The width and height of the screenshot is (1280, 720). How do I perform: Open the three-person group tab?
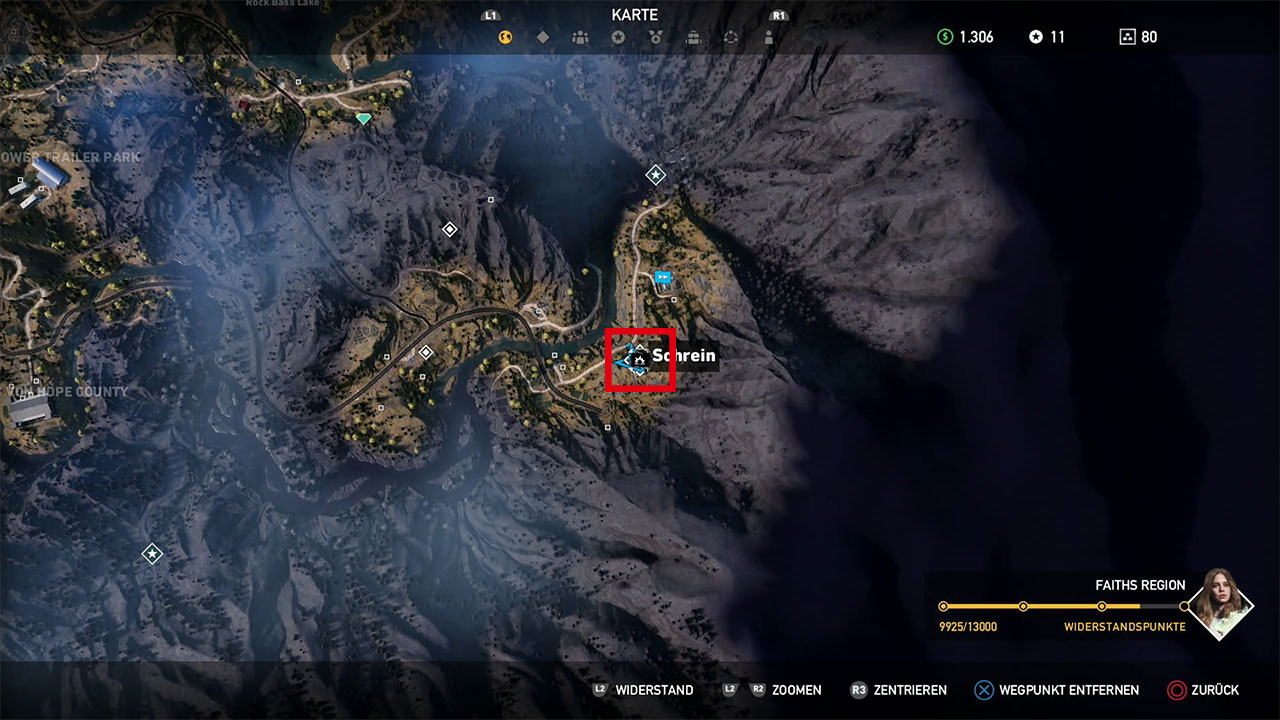581,38
